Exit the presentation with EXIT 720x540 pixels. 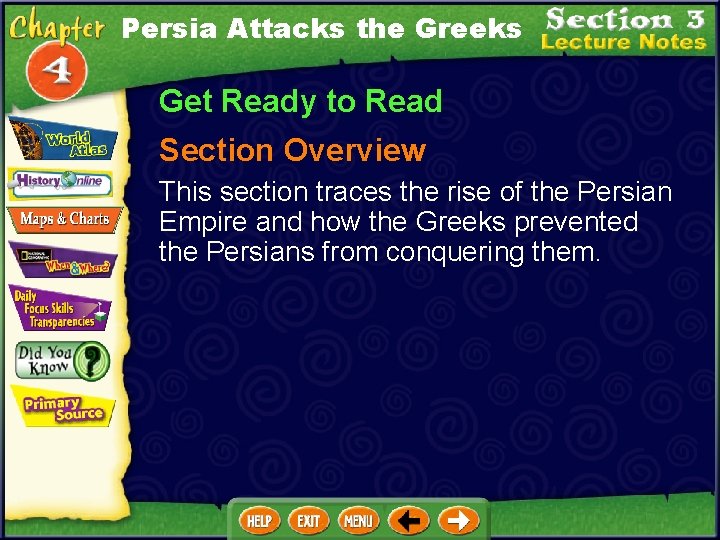tap(309, 521)
